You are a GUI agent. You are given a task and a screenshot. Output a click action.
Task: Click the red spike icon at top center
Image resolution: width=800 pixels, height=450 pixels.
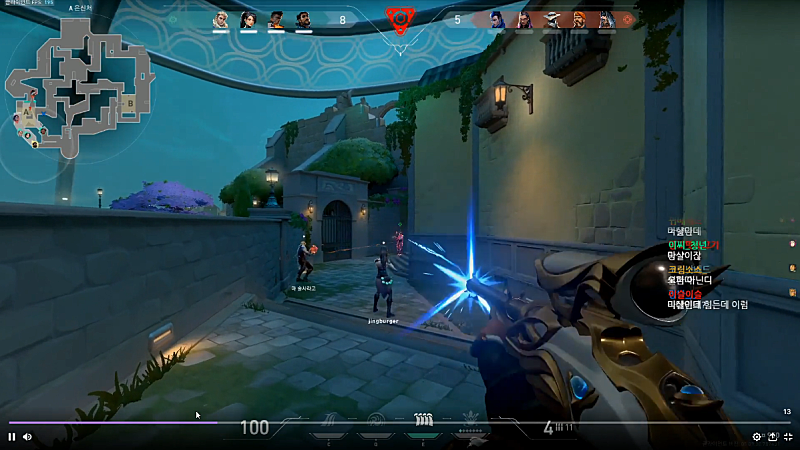399,18
